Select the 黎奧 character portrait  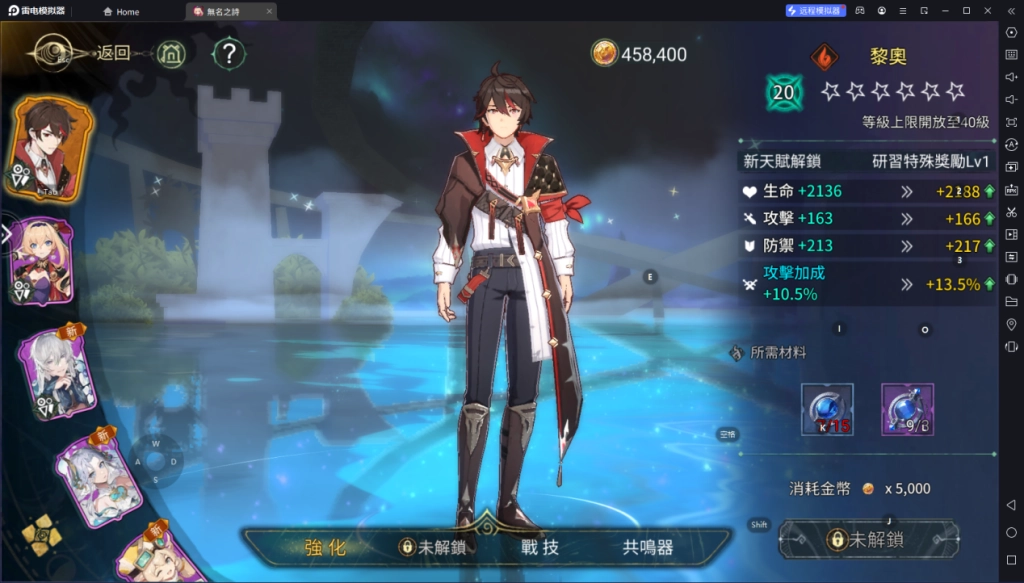52,150
